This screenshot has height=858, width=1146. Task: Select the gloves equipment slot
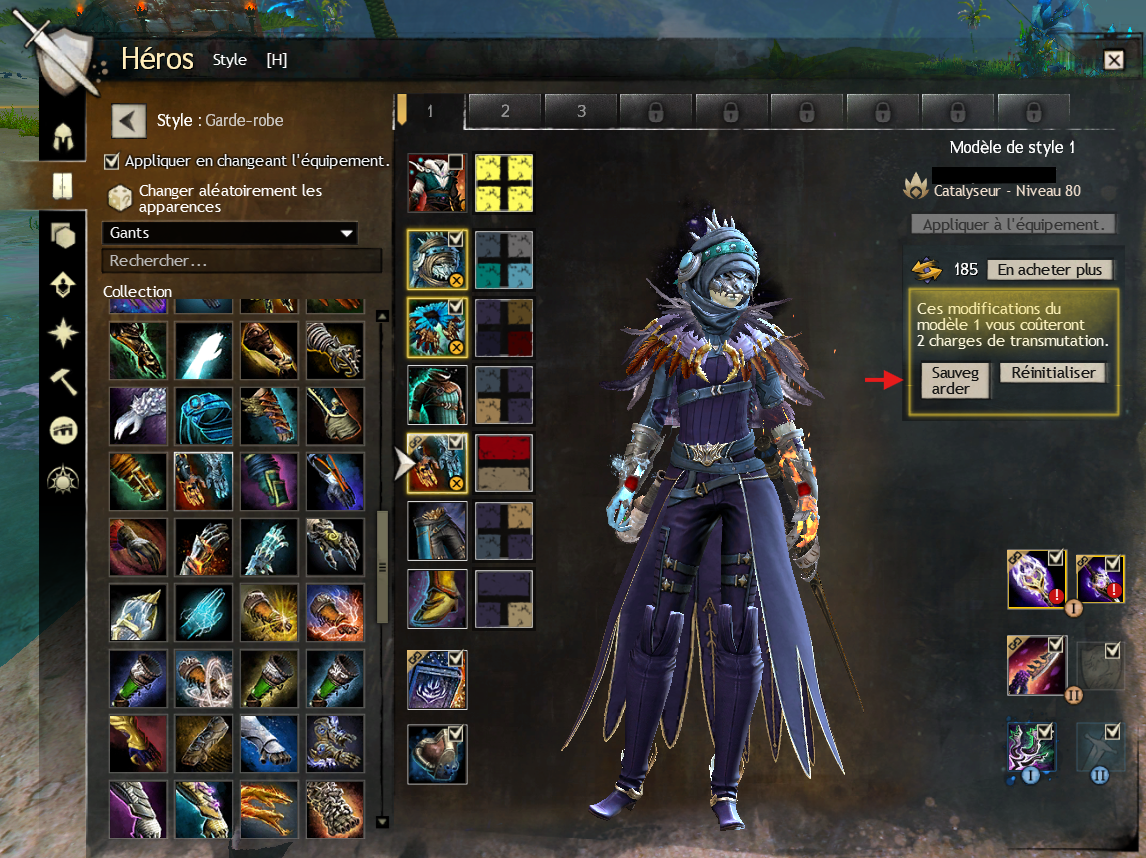coord(437,463)
